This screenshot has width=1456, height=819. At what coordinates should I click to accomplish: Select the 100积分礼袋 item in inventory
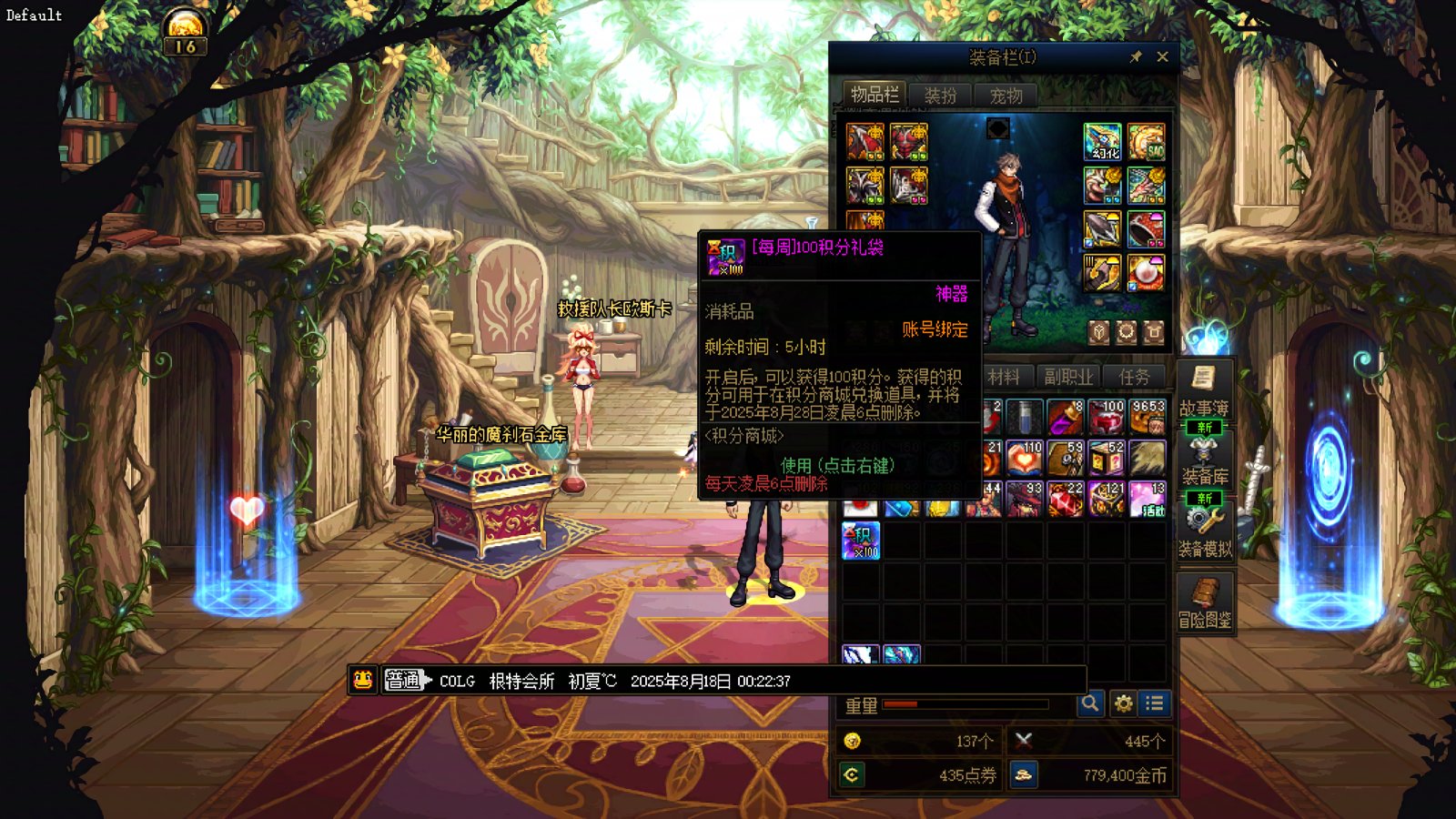pos(861,541)
